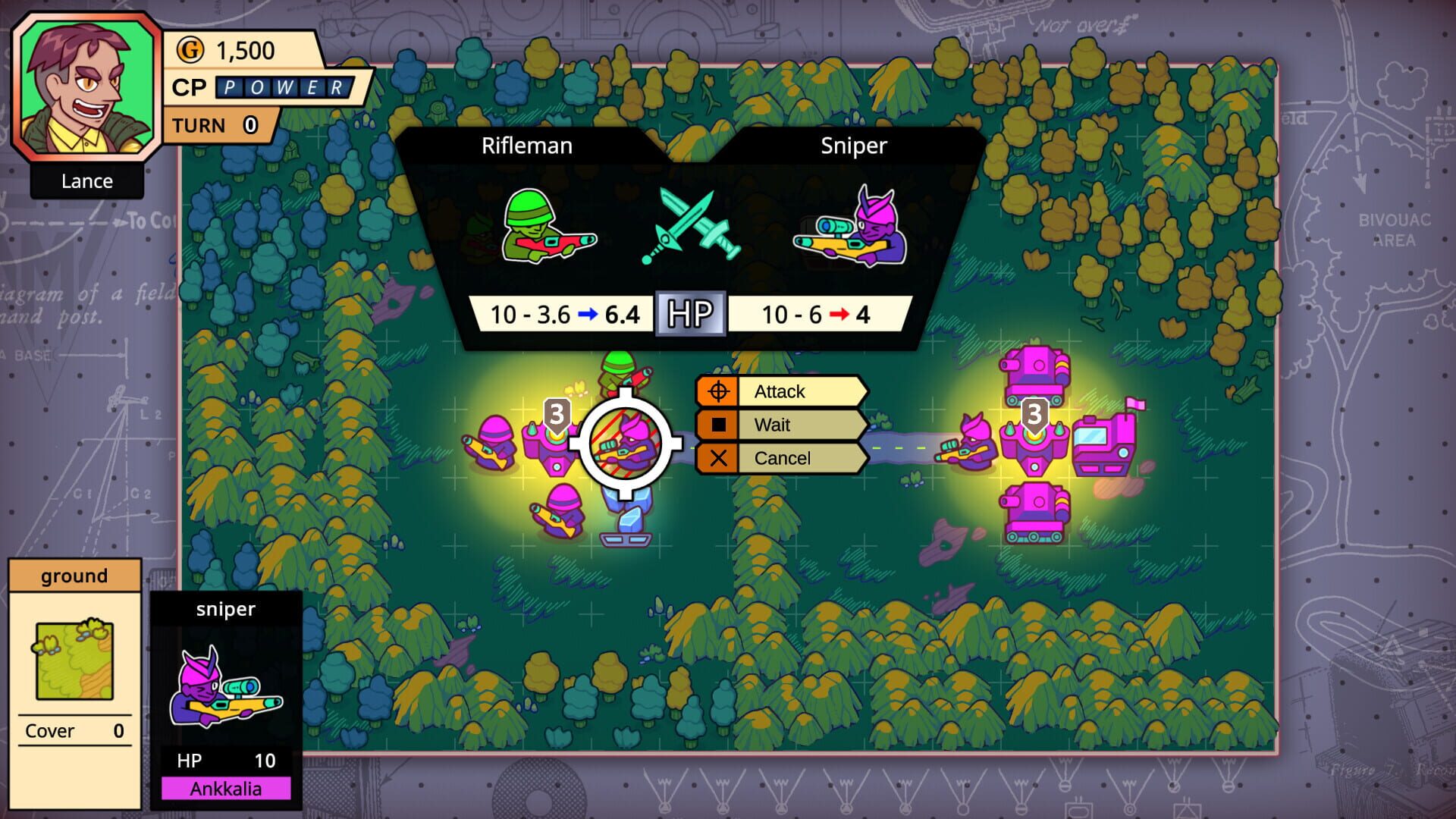Click the gold coin G icon
The height and width of the screenshot is (819, 1456).
[x=192, y=51]
